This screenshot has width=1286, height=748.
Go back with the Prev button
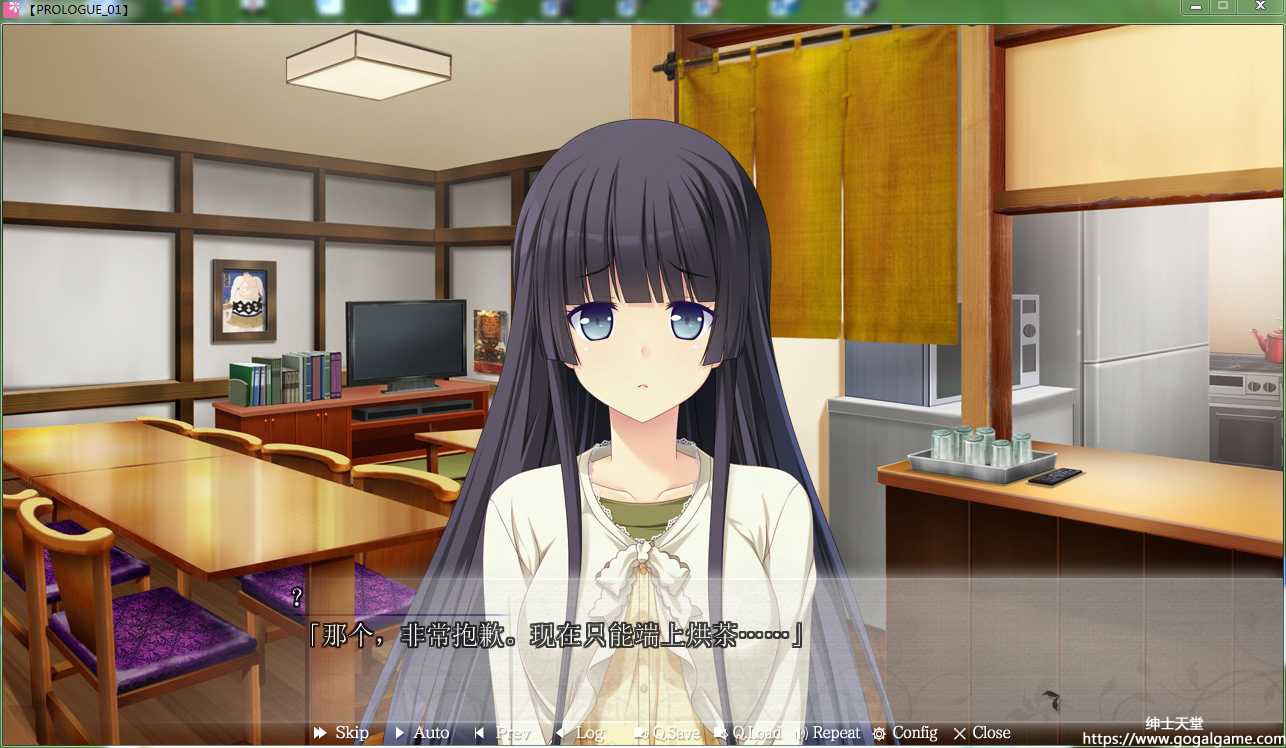click(503, 733)
